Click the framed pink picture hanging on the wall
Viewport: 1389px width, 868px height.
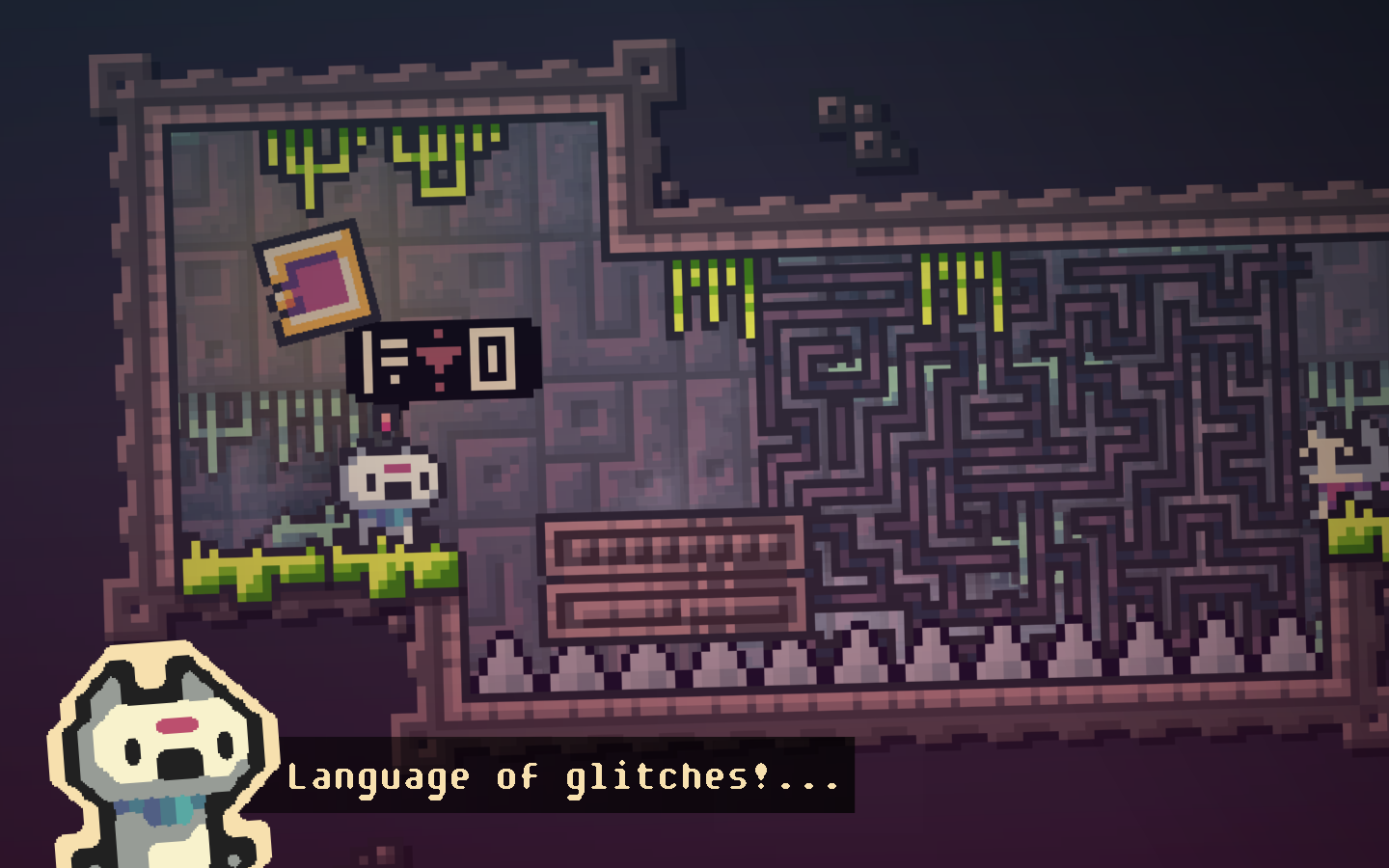(313, 280)
